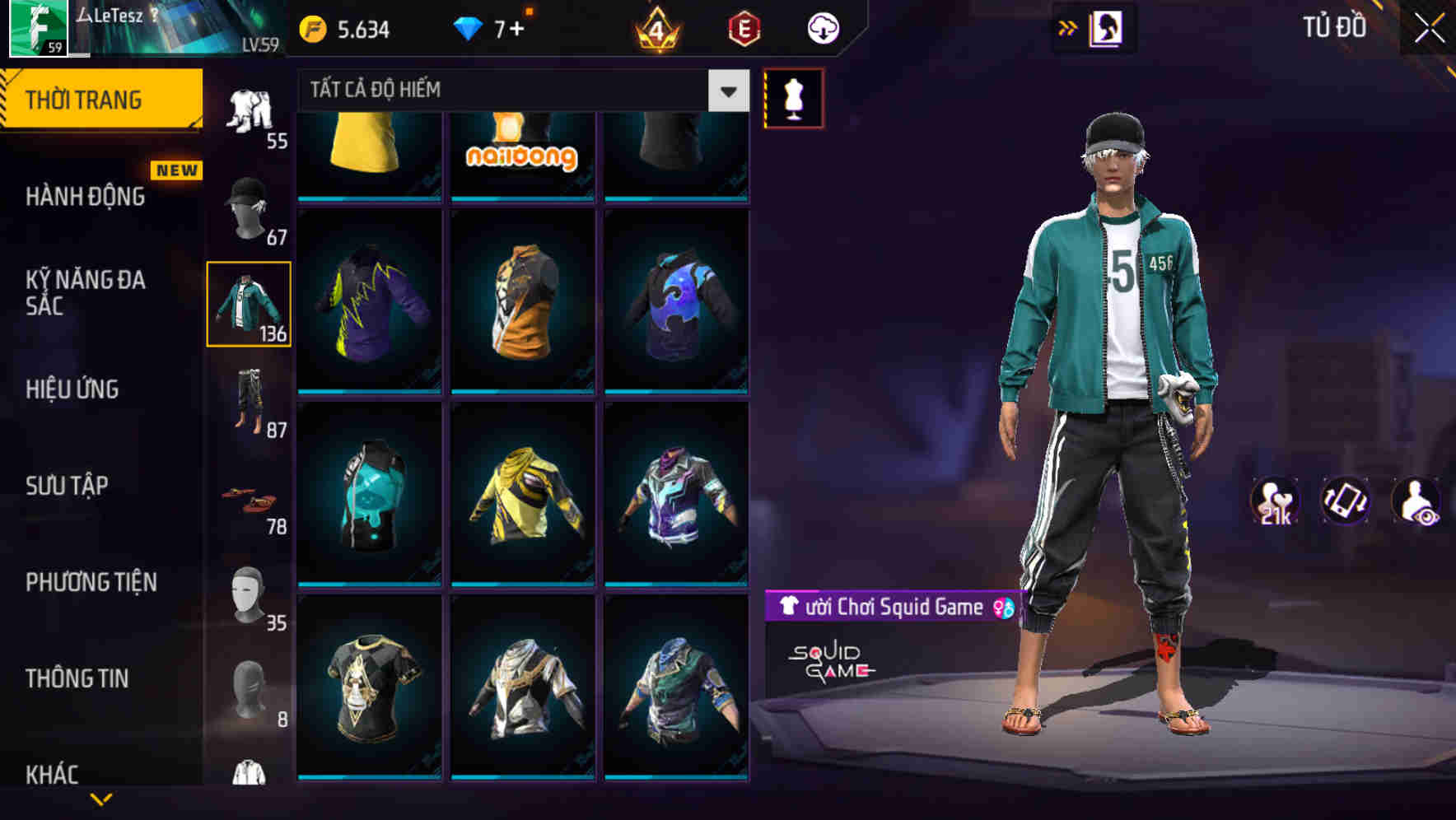
Task: Collapse the panel using the double-arrow expander
Action: click(x=1067, y=27)
